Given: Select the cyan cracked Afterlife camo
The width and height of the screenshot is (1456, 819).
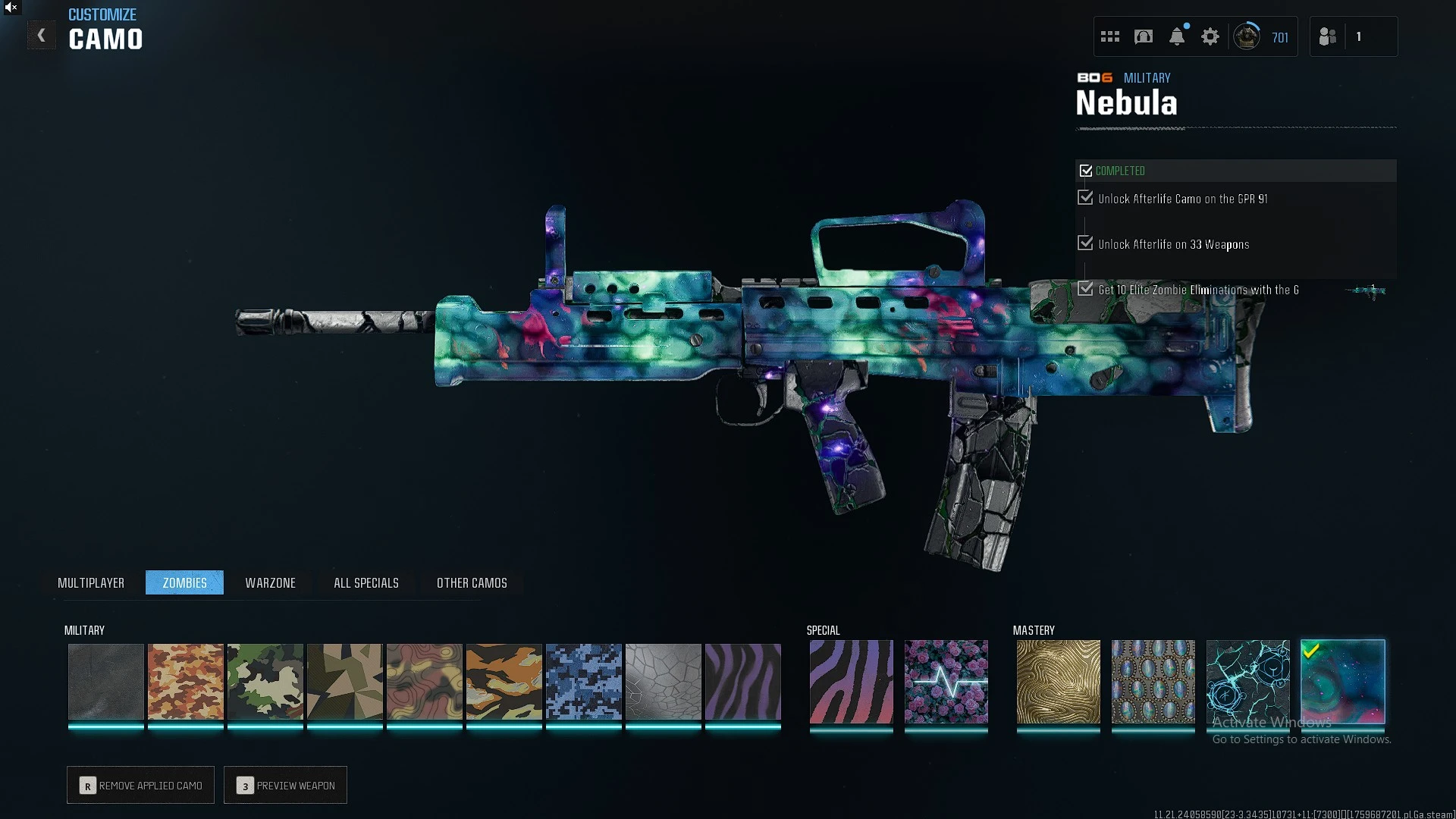Looking at the screenshot, I should [1247, 681].
